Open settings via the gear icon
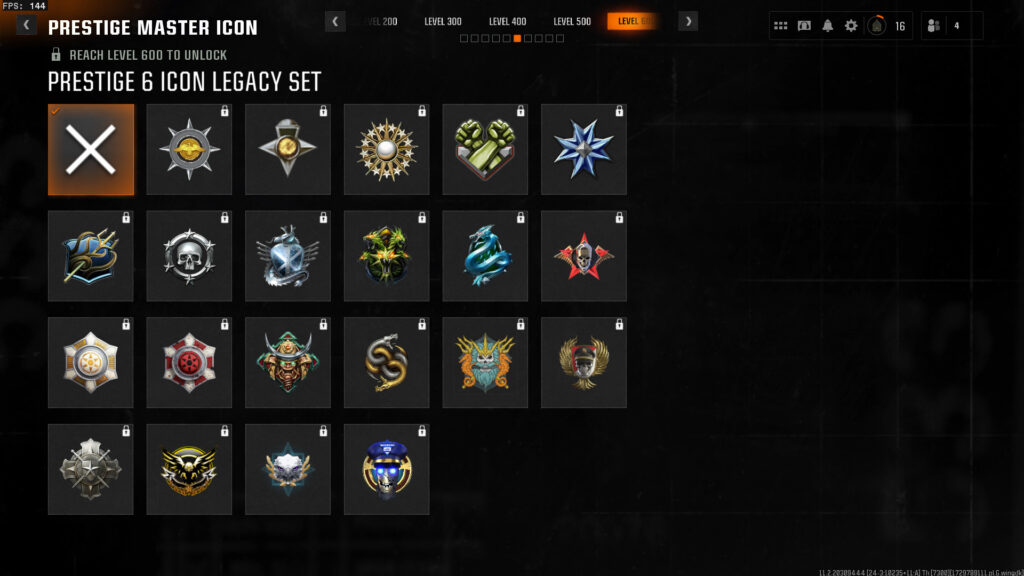 tap(851, 26)
